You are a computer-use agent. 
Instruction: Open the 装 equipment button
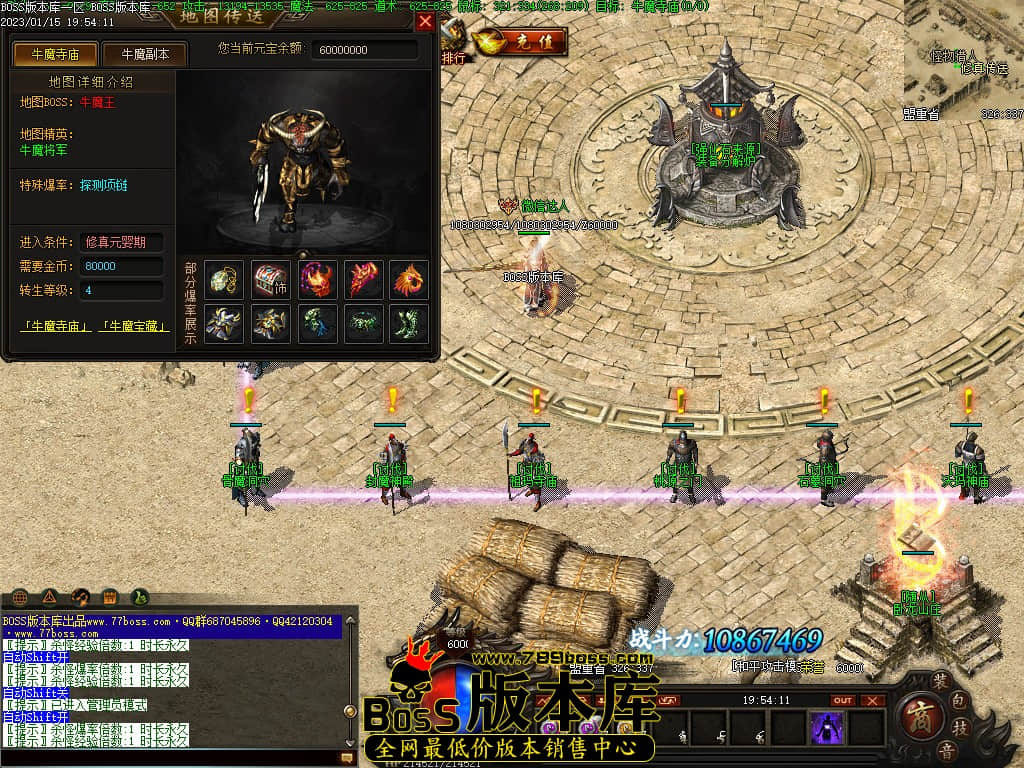[940, 680]
